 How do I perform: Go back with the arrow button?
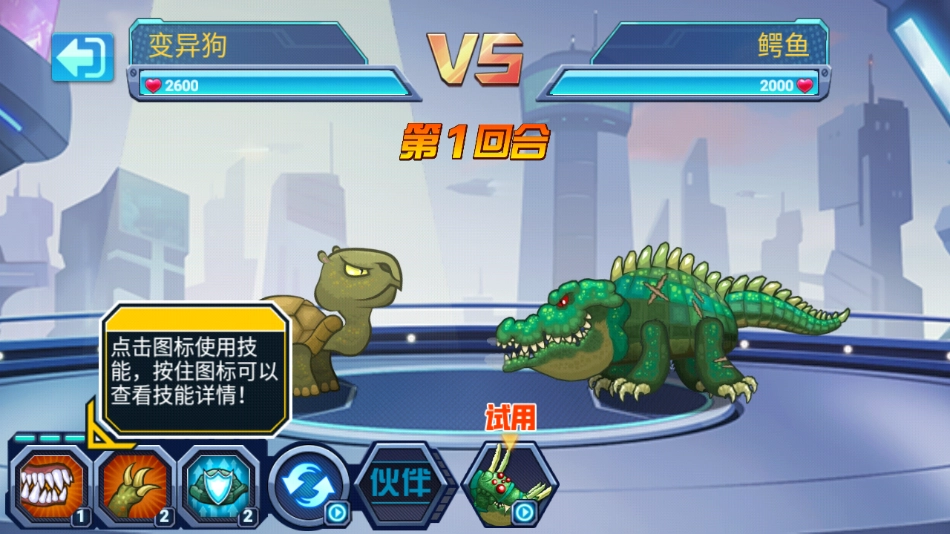[x=83, y=58]
